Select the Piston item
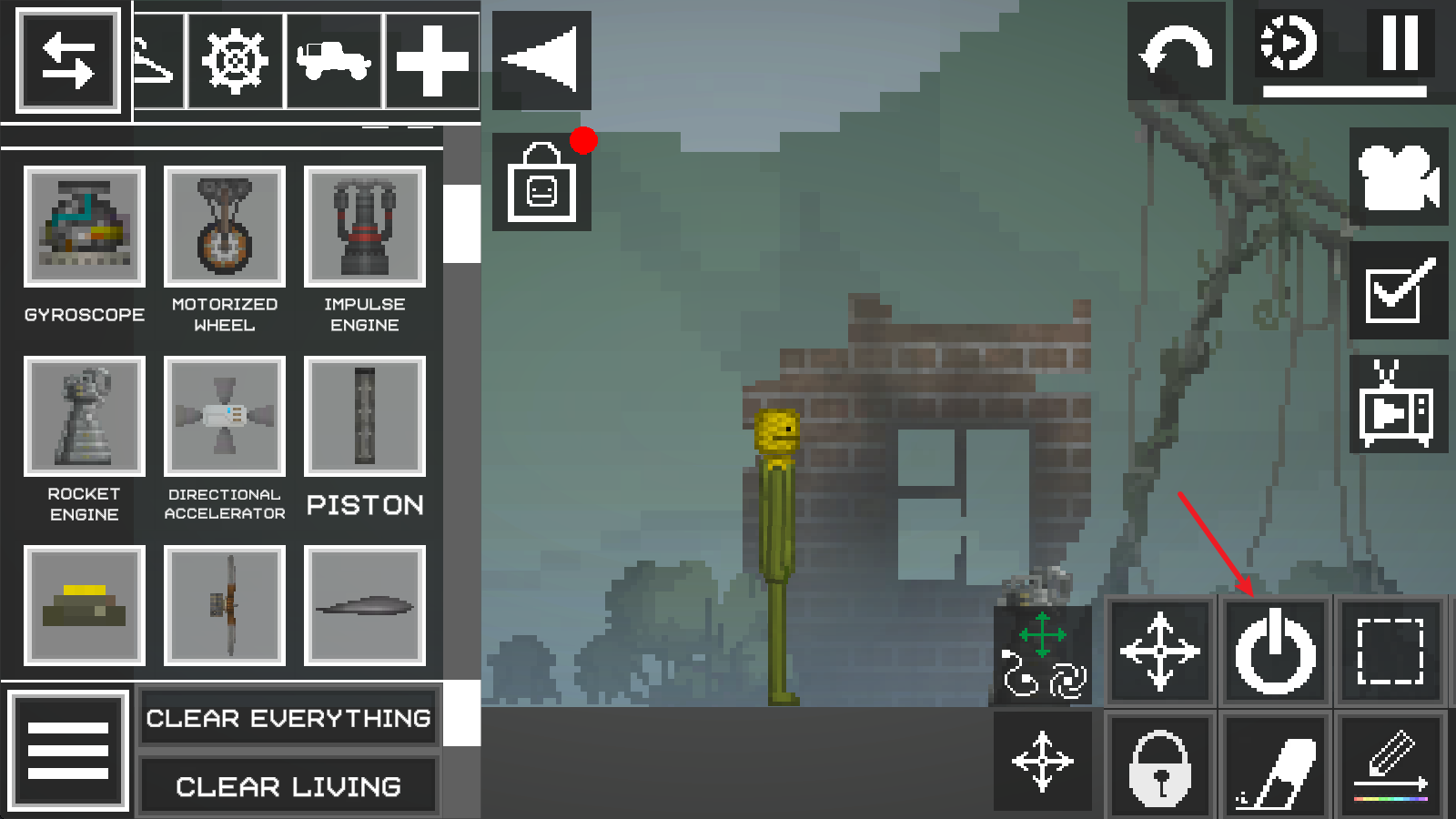Viewport: 1456px width, 819px height. pyautogui.click(x=364, y=417)
